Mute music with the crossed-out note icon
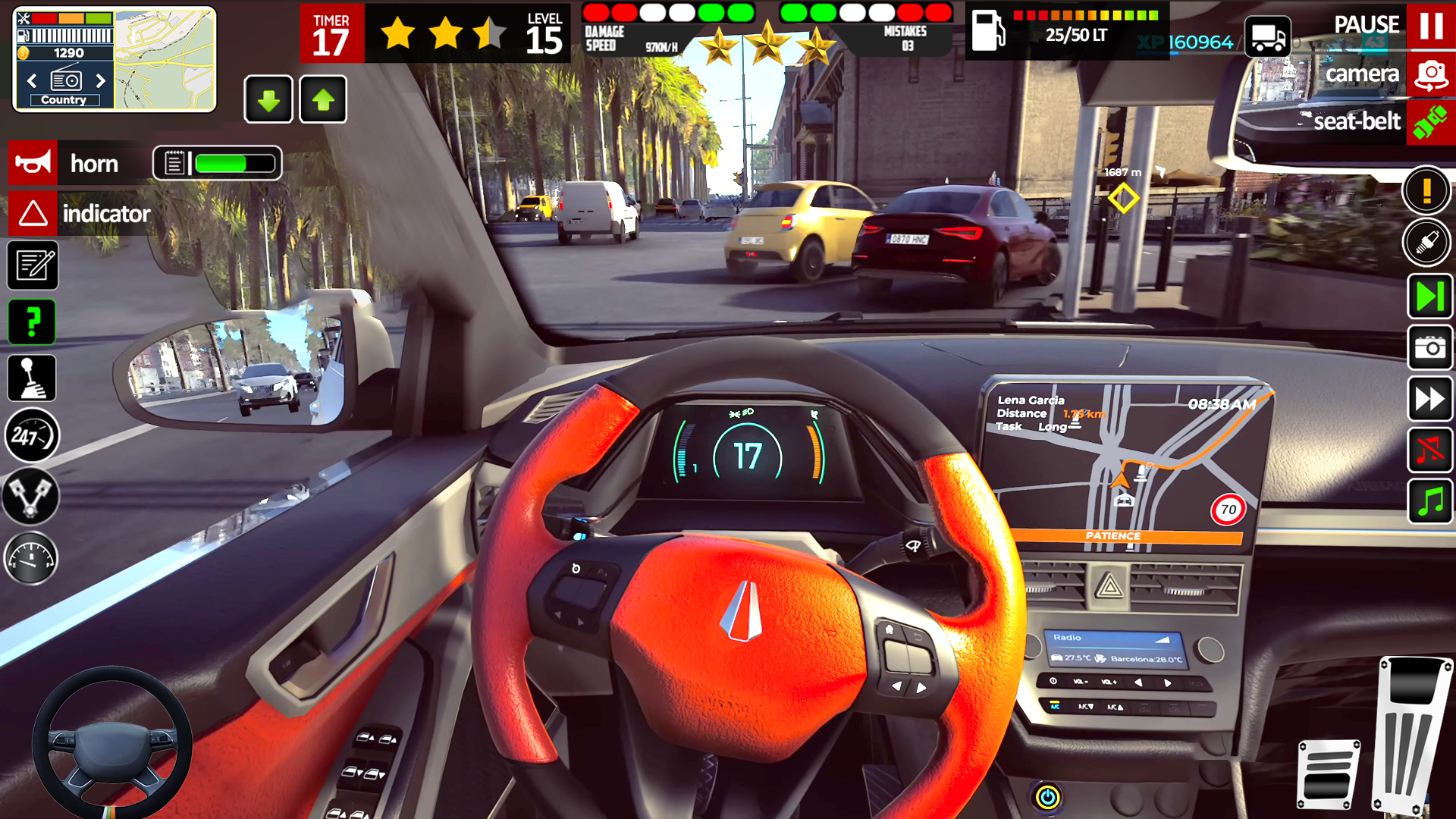The width and height of the screenshot is (1456, 819). click(1430, 450)
